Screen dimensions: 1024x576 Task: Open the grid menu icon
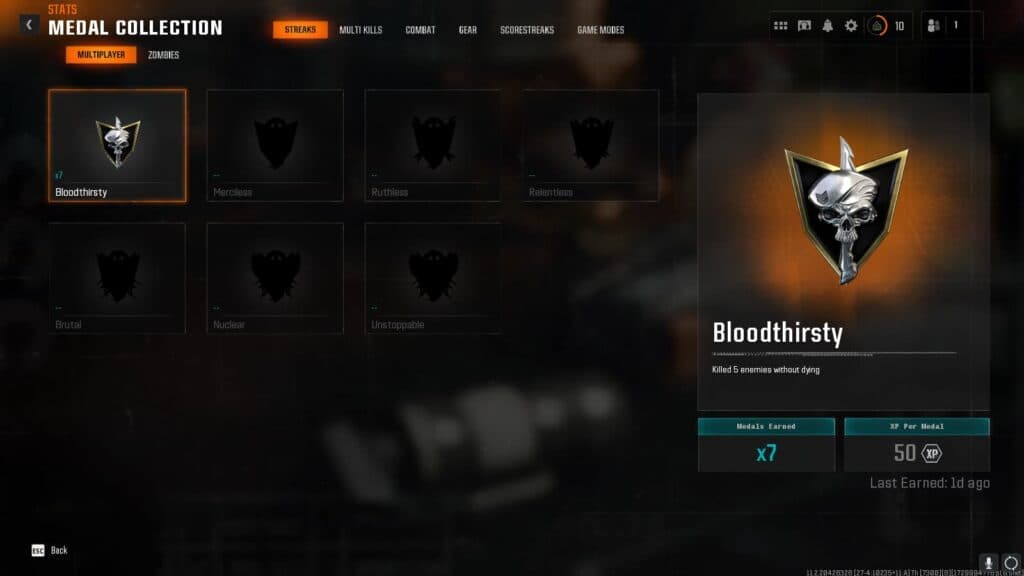click(x=781, y=26)
